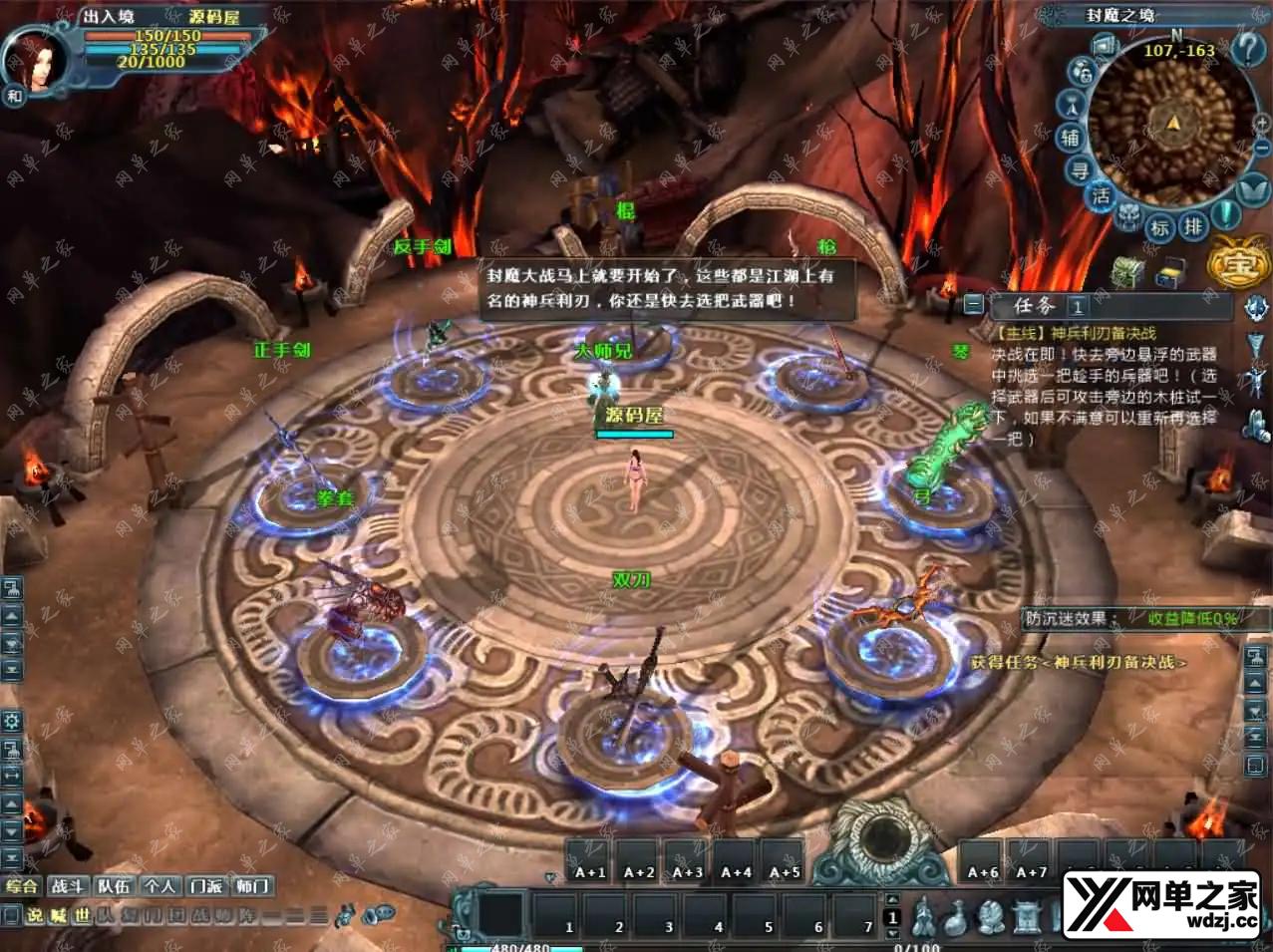Screen dimensions: 1273x952
Task: Open the 队伍 chat tab
Action: [x=114, y=885]
